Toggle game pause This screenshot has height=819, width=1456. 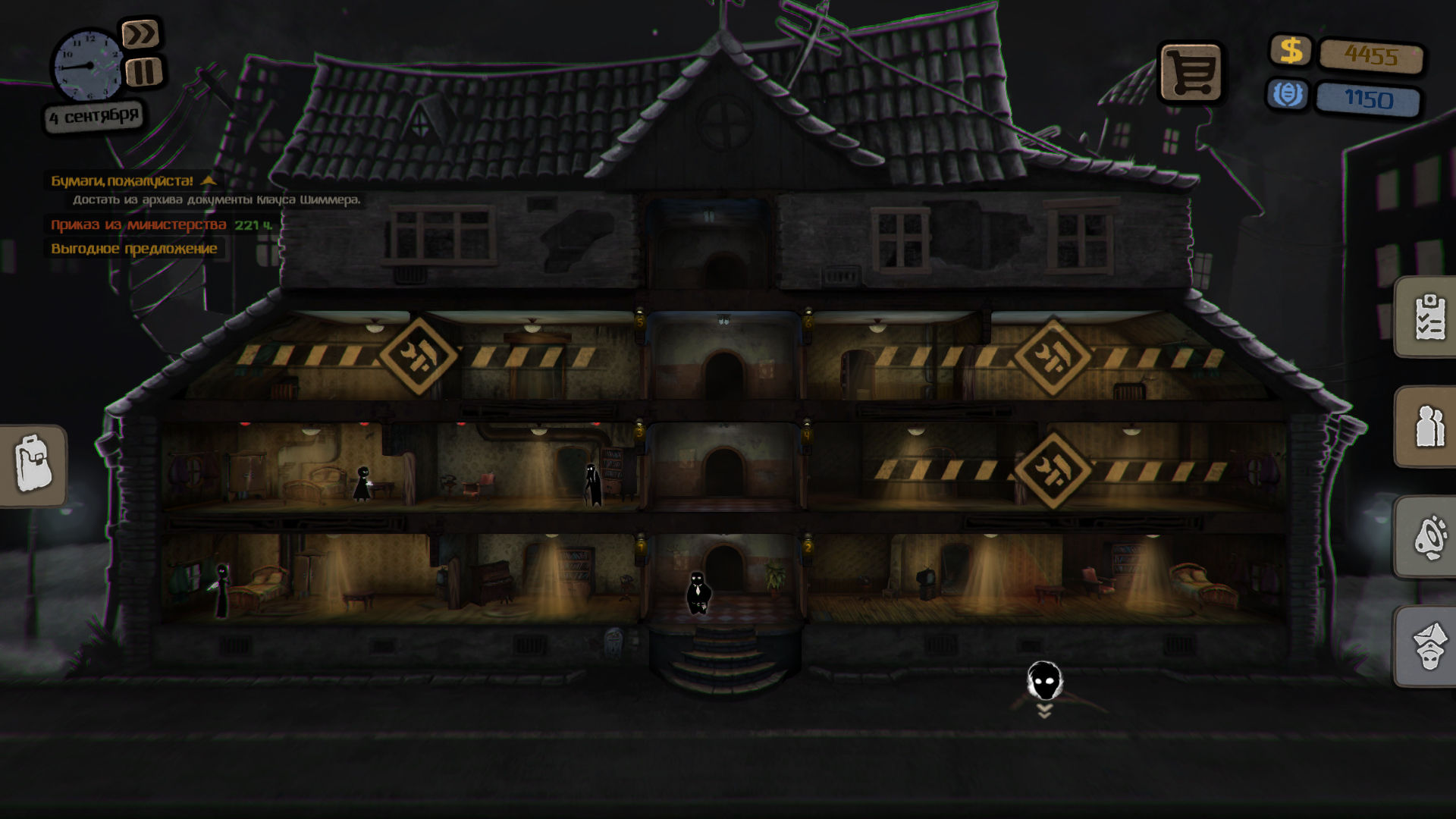(145, 71)
